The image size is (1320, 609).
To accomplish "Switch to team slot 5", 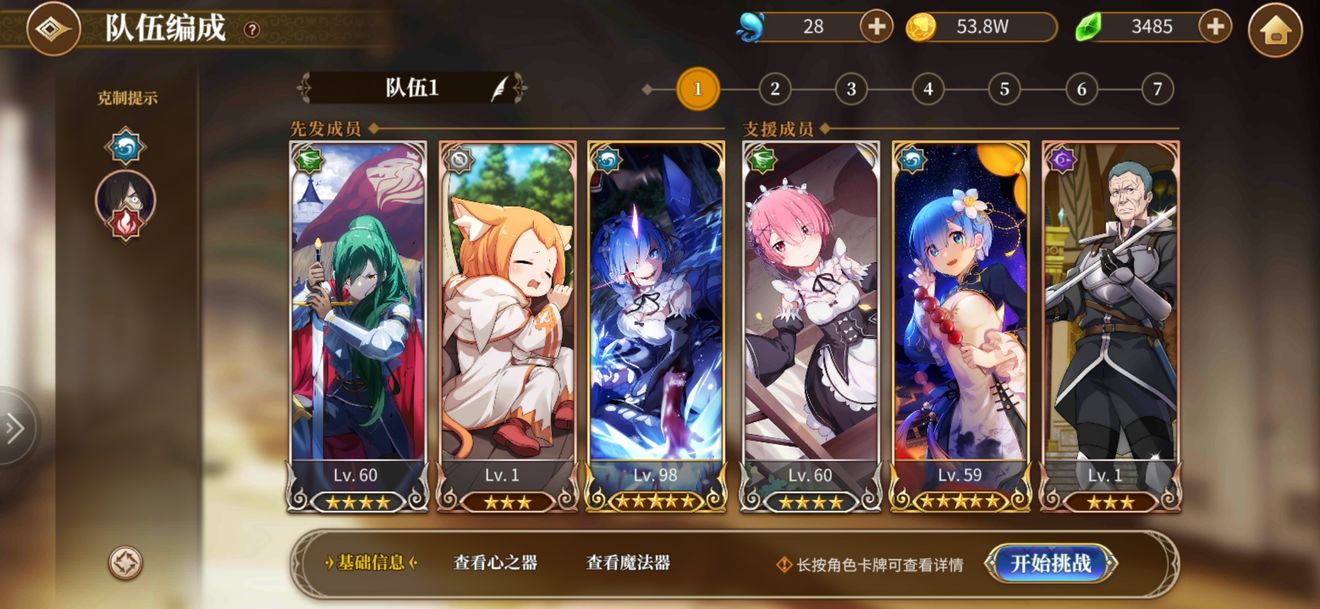I will pyautogui.click(x=1004, y=89).
